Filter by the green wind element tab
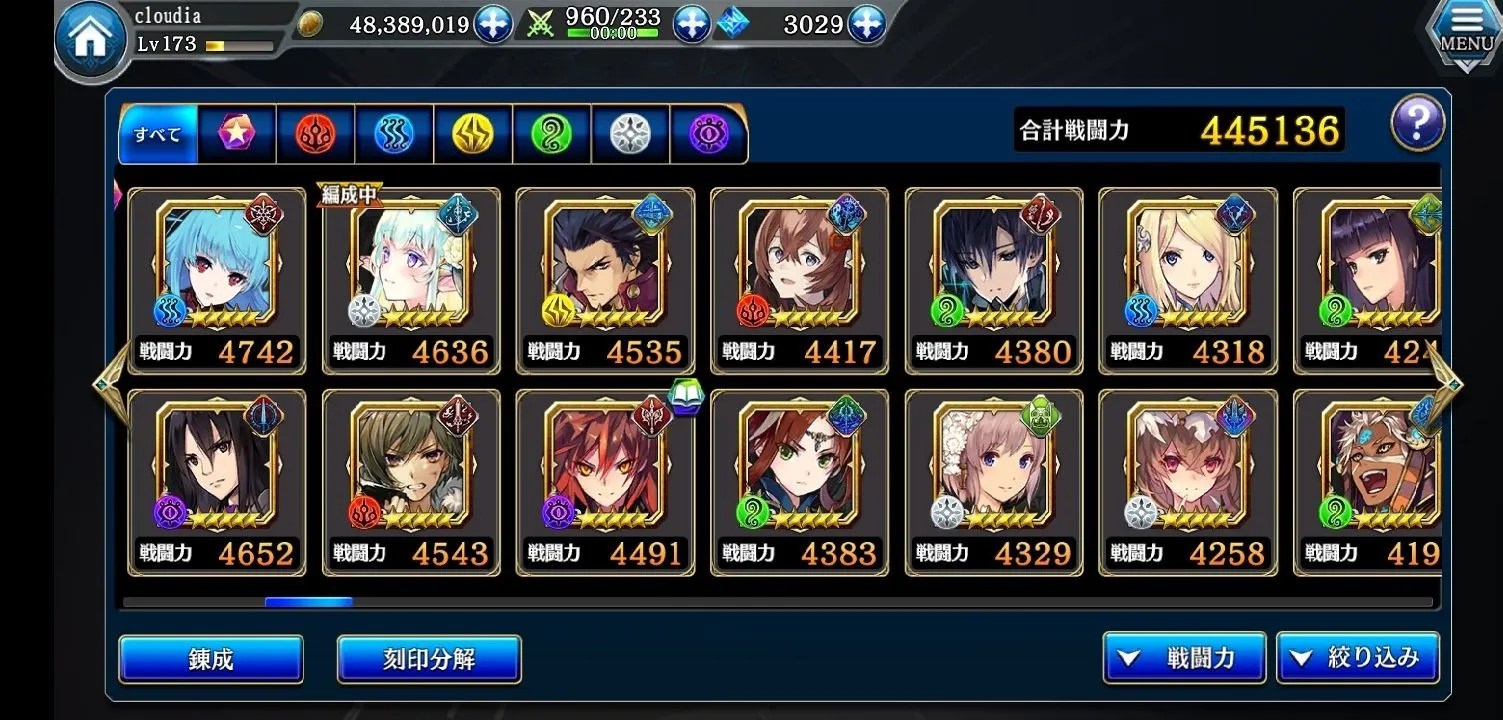This screenshot has width=1503, height=720. (551, 134)
